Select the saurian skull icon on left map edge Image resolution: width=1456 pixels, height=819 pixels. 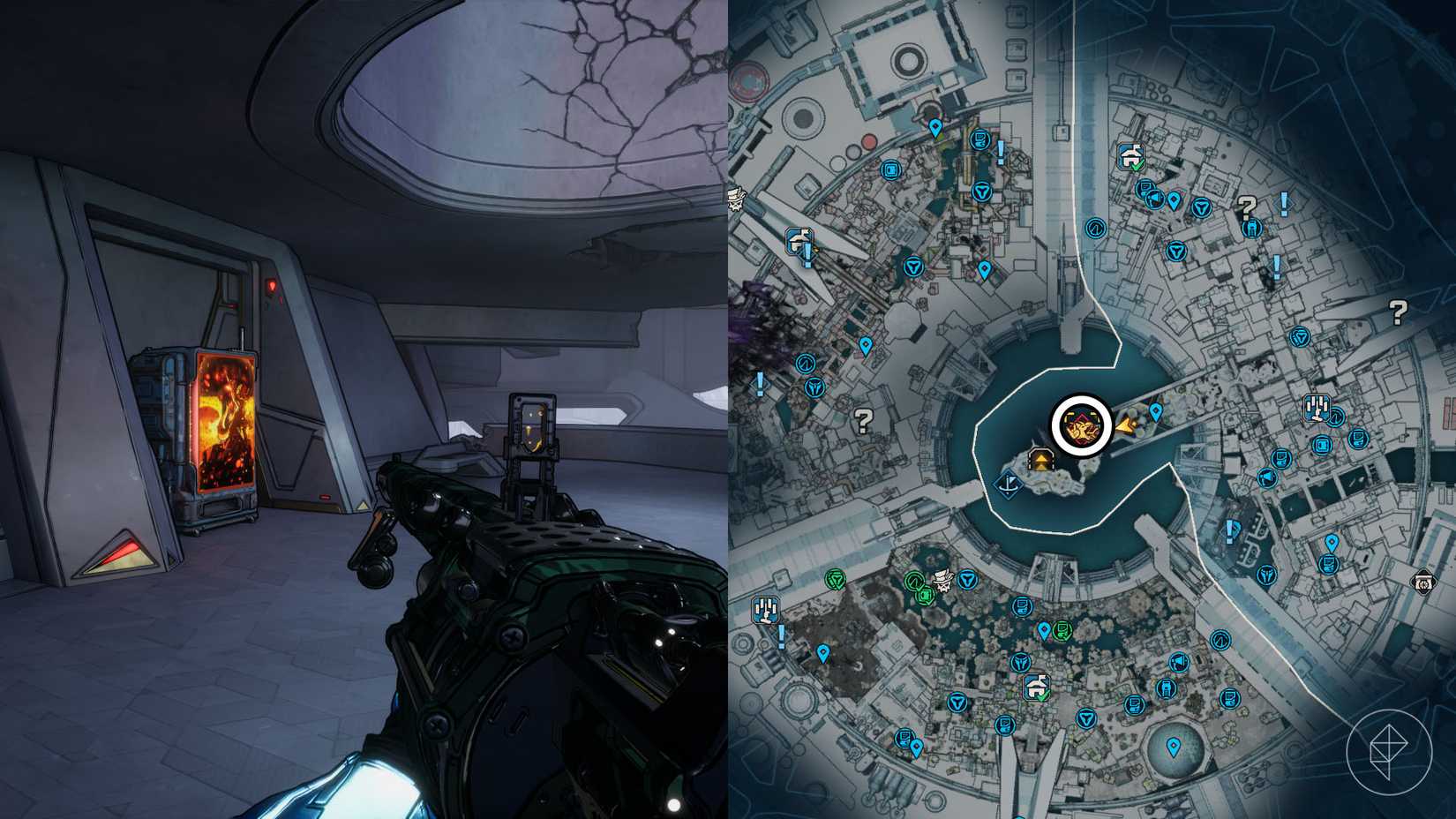737,198
